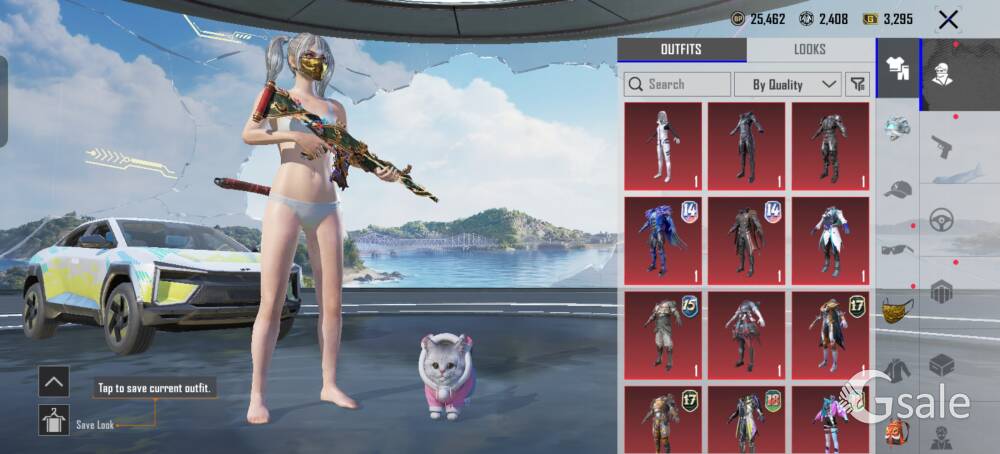Open the helmet category
Image resolution: width=1000 pixels, height=454 pixels.
coord(897,129)
